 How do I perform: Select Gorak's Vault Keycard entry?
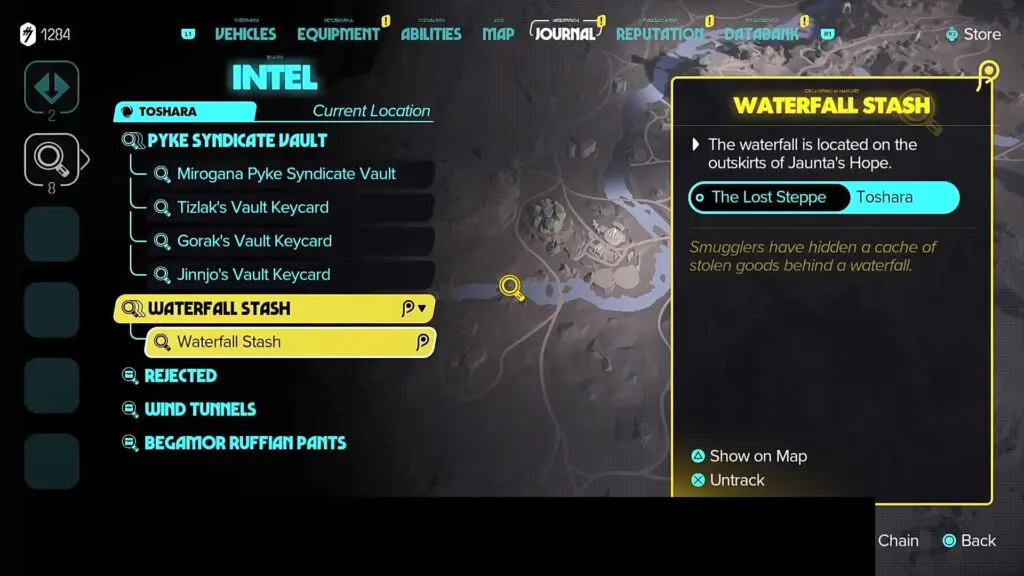point(254,241)
